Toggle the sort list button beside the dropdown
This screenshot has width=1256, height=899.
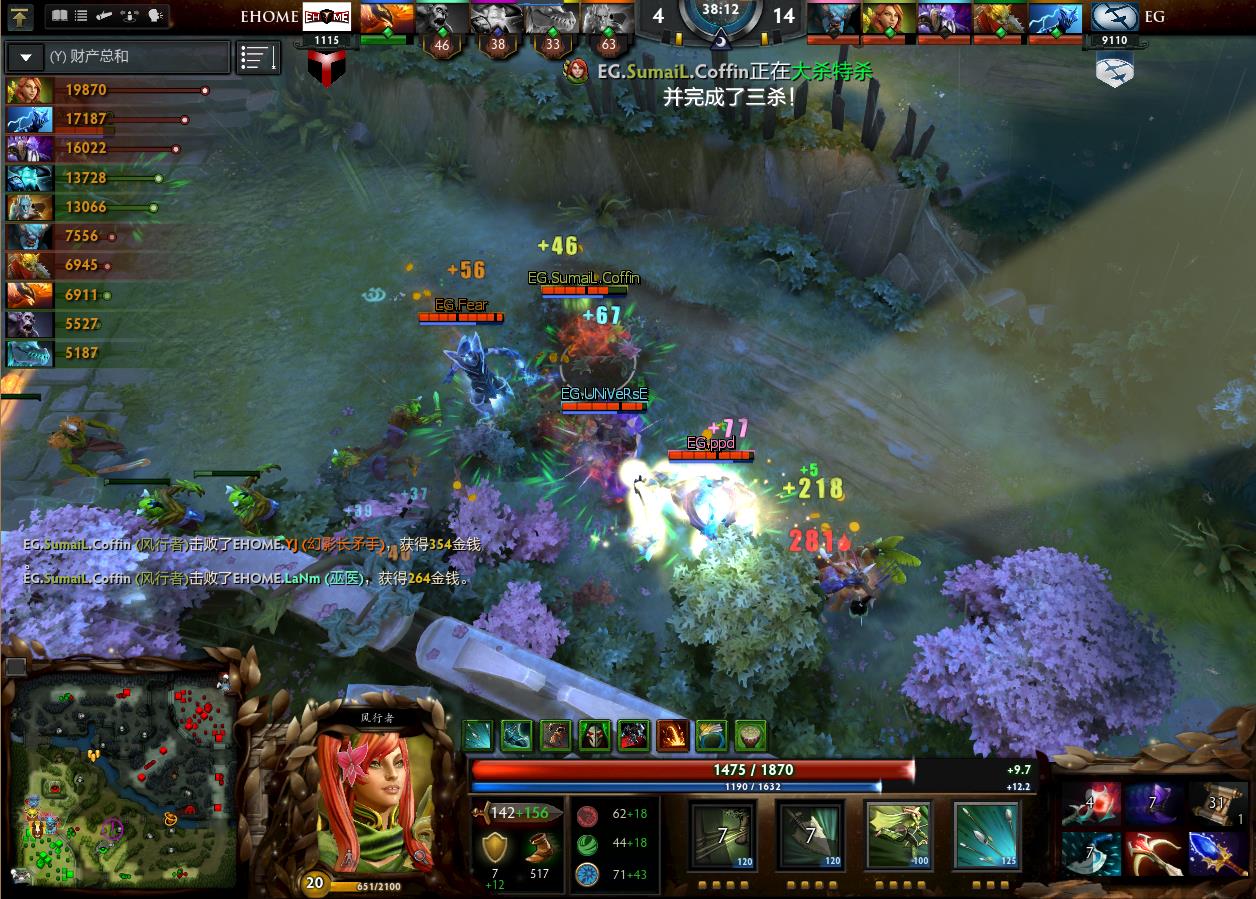click(x=258, y=58)
